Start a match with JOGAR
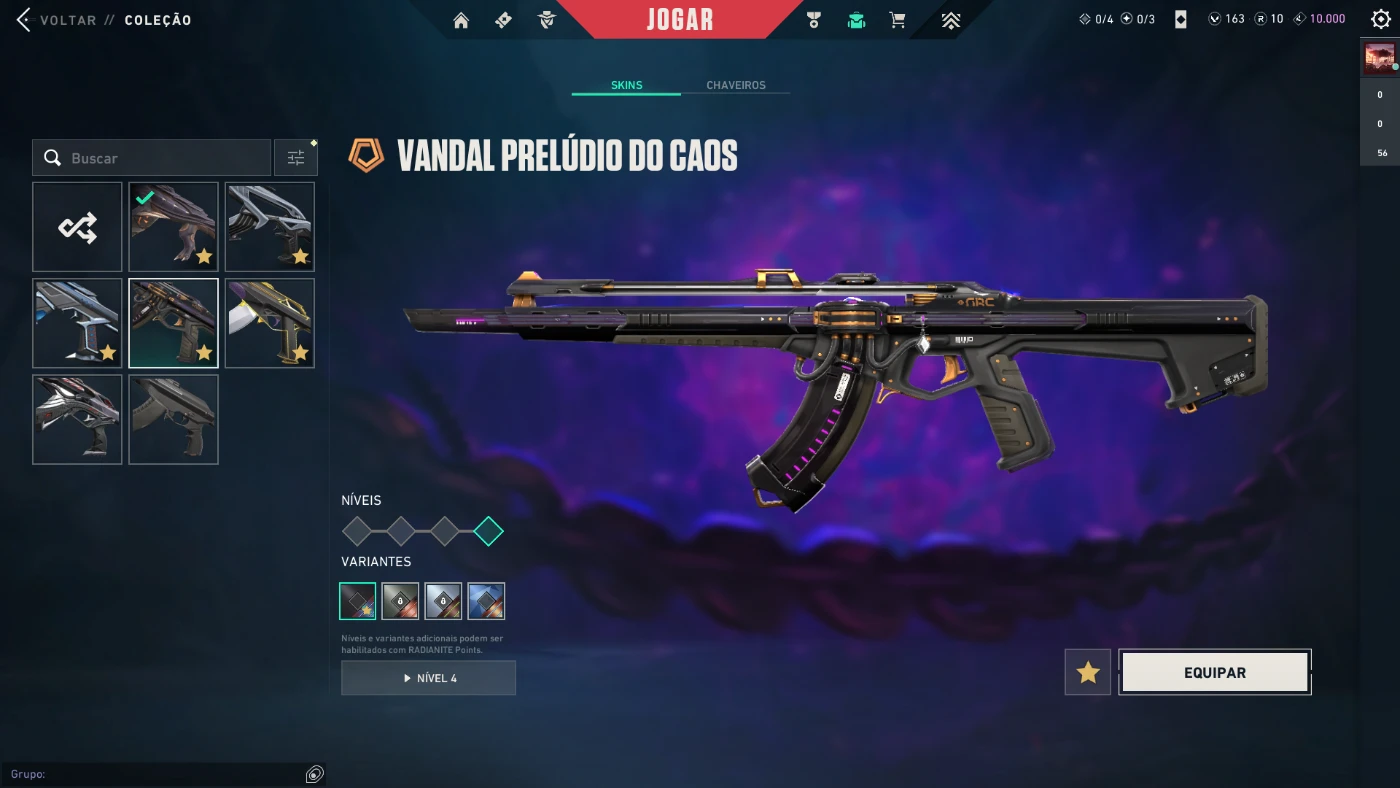The image size is (1400, 788). (x=680, y=20)
